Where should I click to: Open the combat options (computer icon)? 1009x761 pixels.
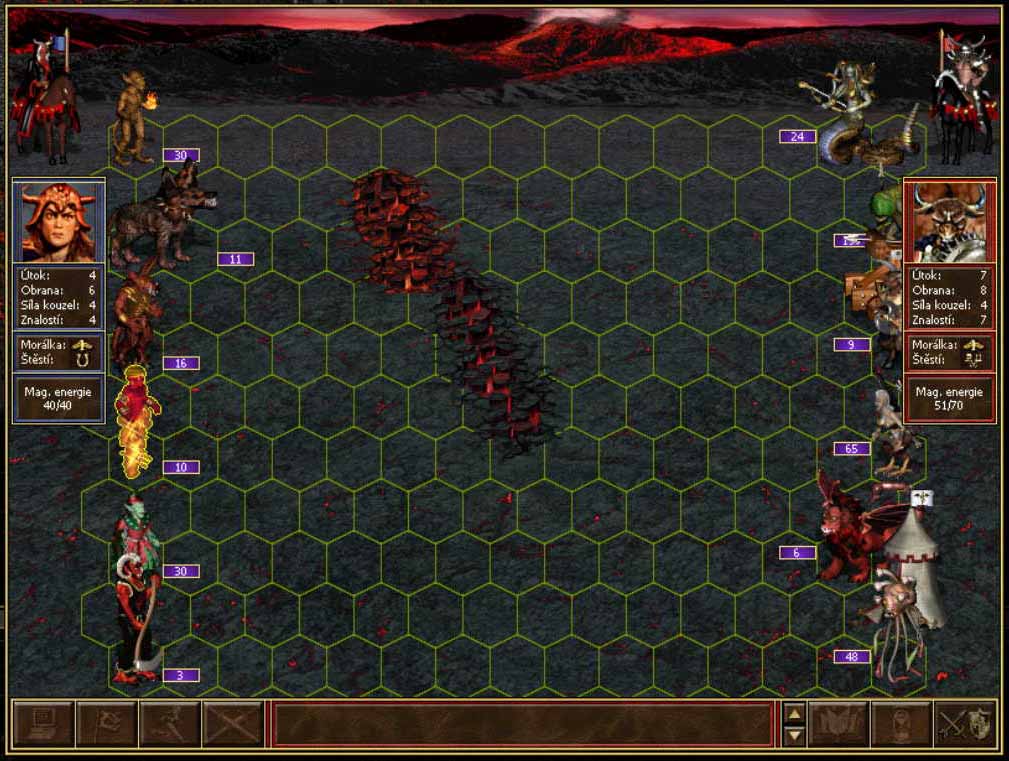click(x=42, y=723)
